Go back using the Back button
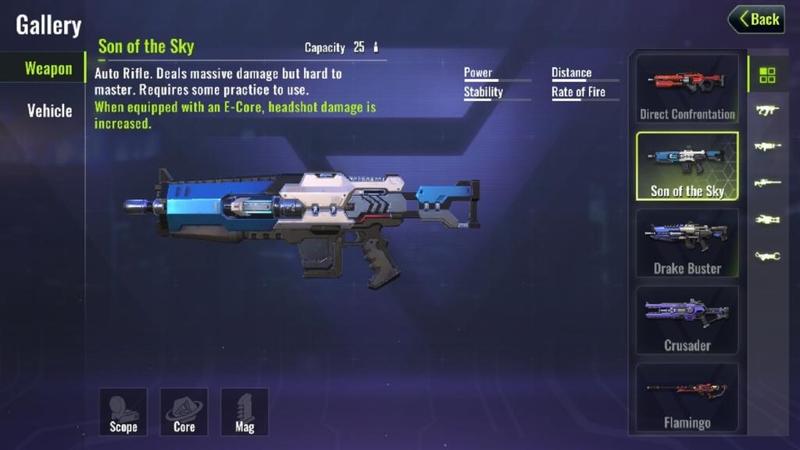 756,19
